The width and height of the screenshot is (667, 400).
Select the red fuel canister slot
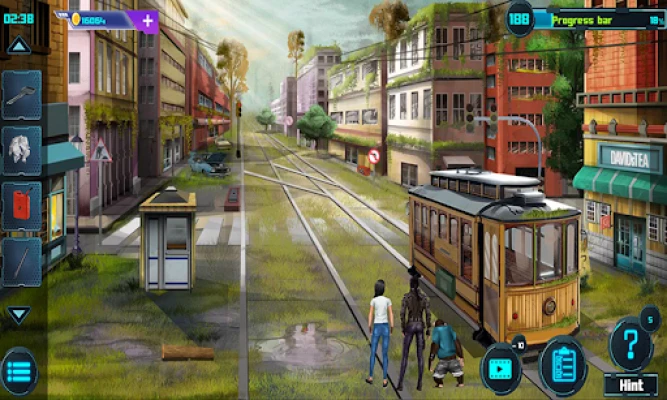(22, 205)
